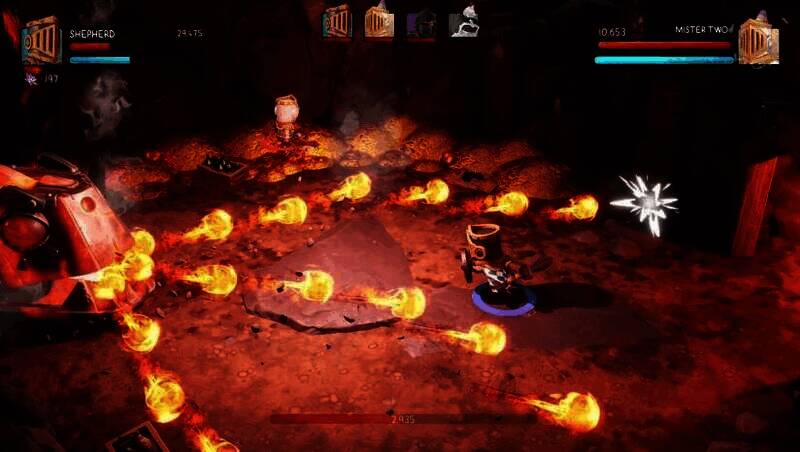The width and height of the screenshot is (800, 452).
Task: Select the Mister Two opponent portrait
Action: (x=757, y=41)
